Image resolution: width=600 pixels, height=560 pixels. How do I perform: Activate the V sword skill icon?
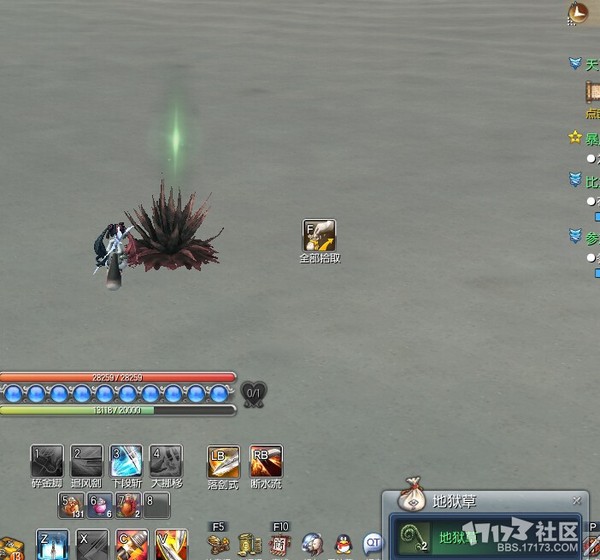(x=170, y=545)
